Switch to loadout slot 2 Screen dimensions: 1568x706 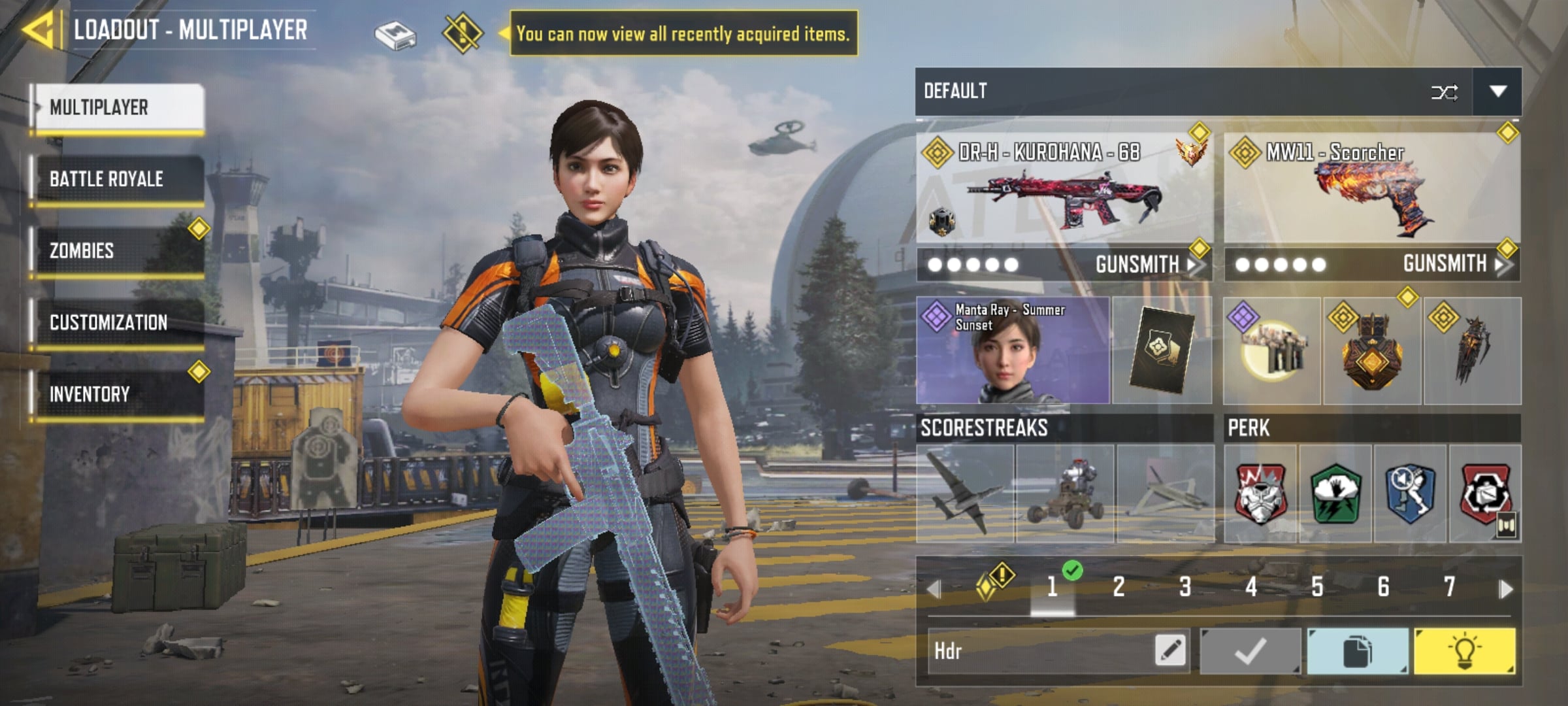(1119, 587)
